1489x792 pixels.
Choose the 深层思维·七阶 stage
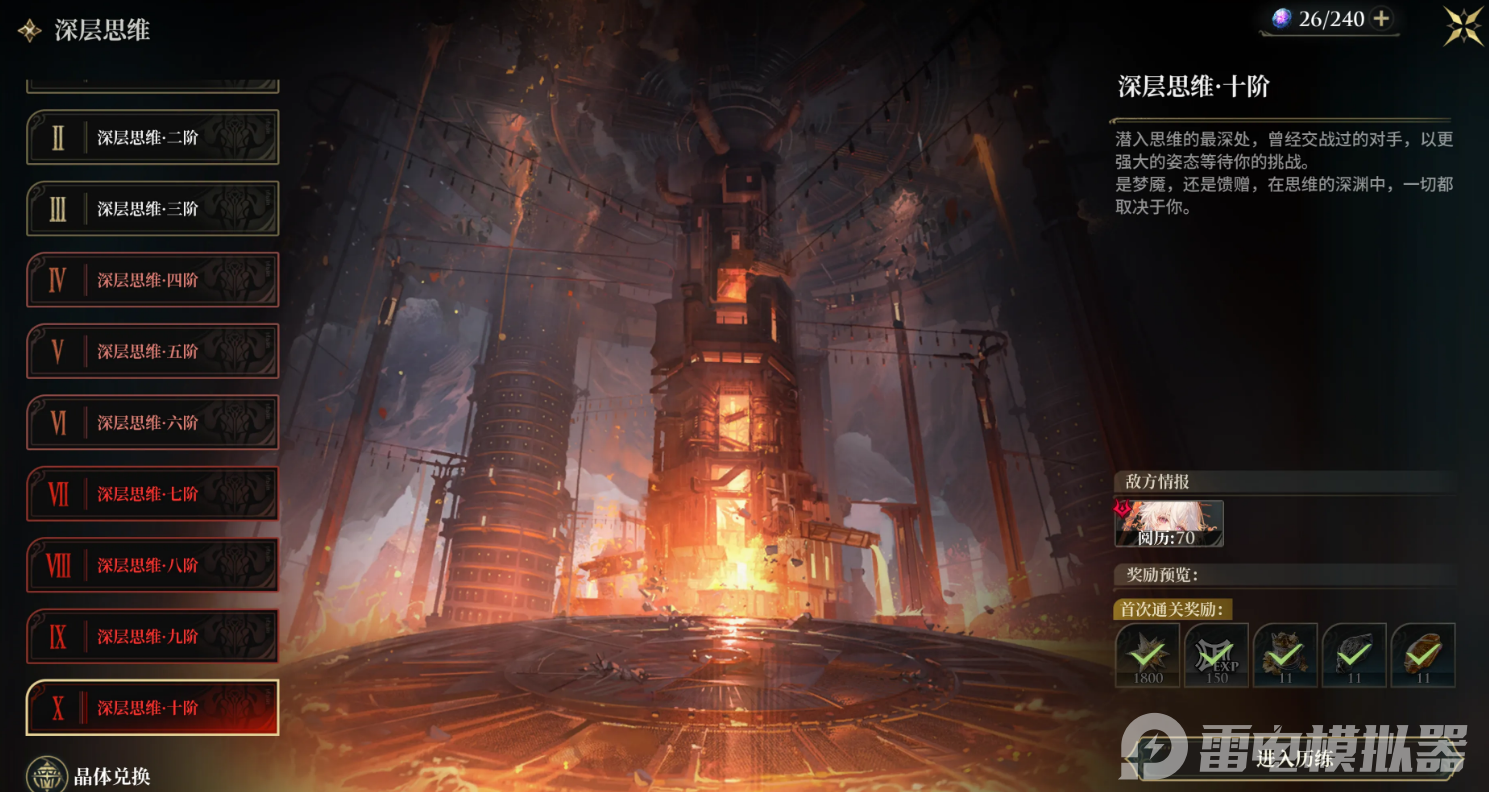click(x=152, y=493)
